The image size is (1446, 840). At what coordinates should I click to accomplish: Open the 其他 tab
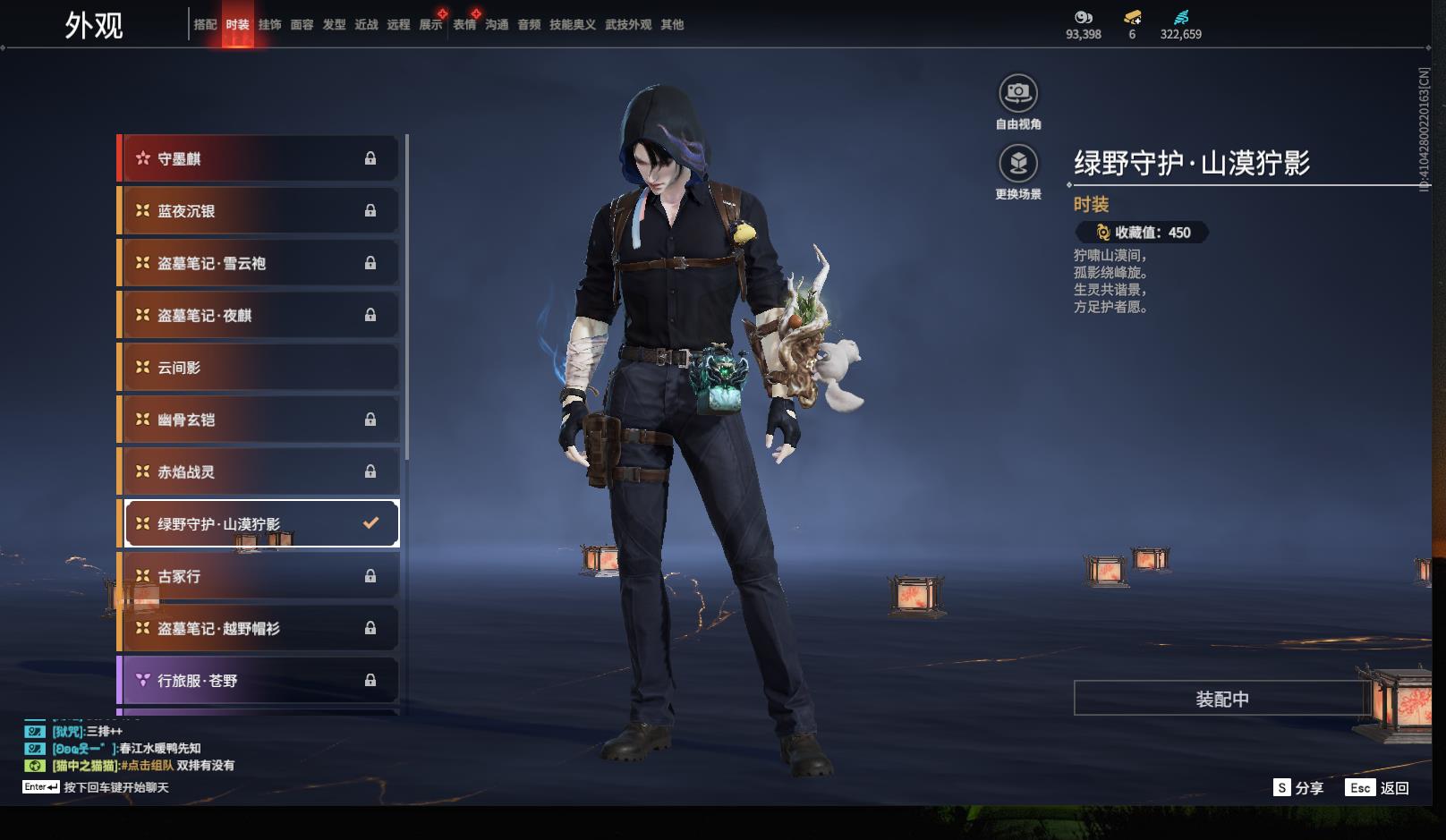pyautogui.click(x=672, y=25)
